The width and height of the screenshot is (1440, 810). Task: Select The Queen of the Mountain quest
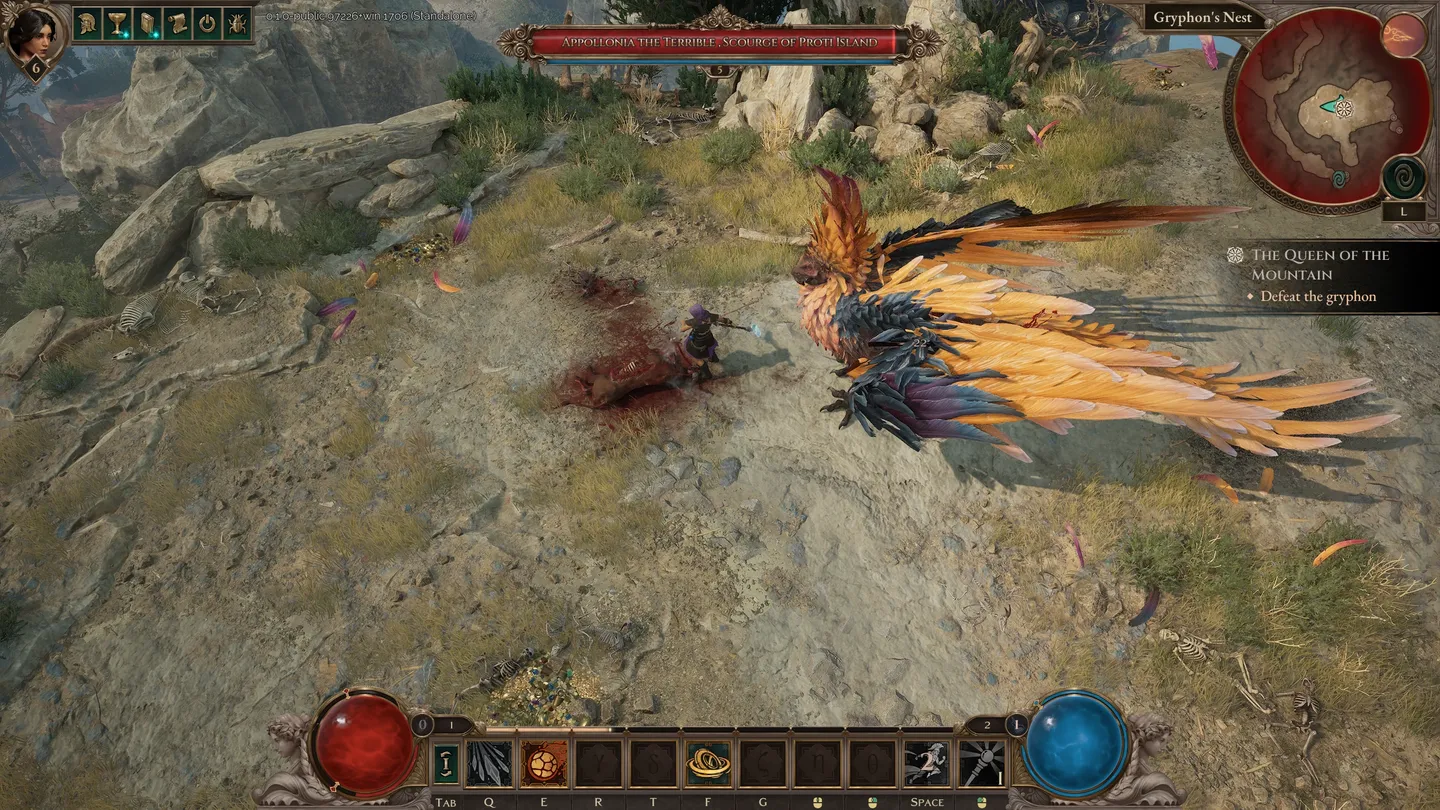tap(1320, 264)
